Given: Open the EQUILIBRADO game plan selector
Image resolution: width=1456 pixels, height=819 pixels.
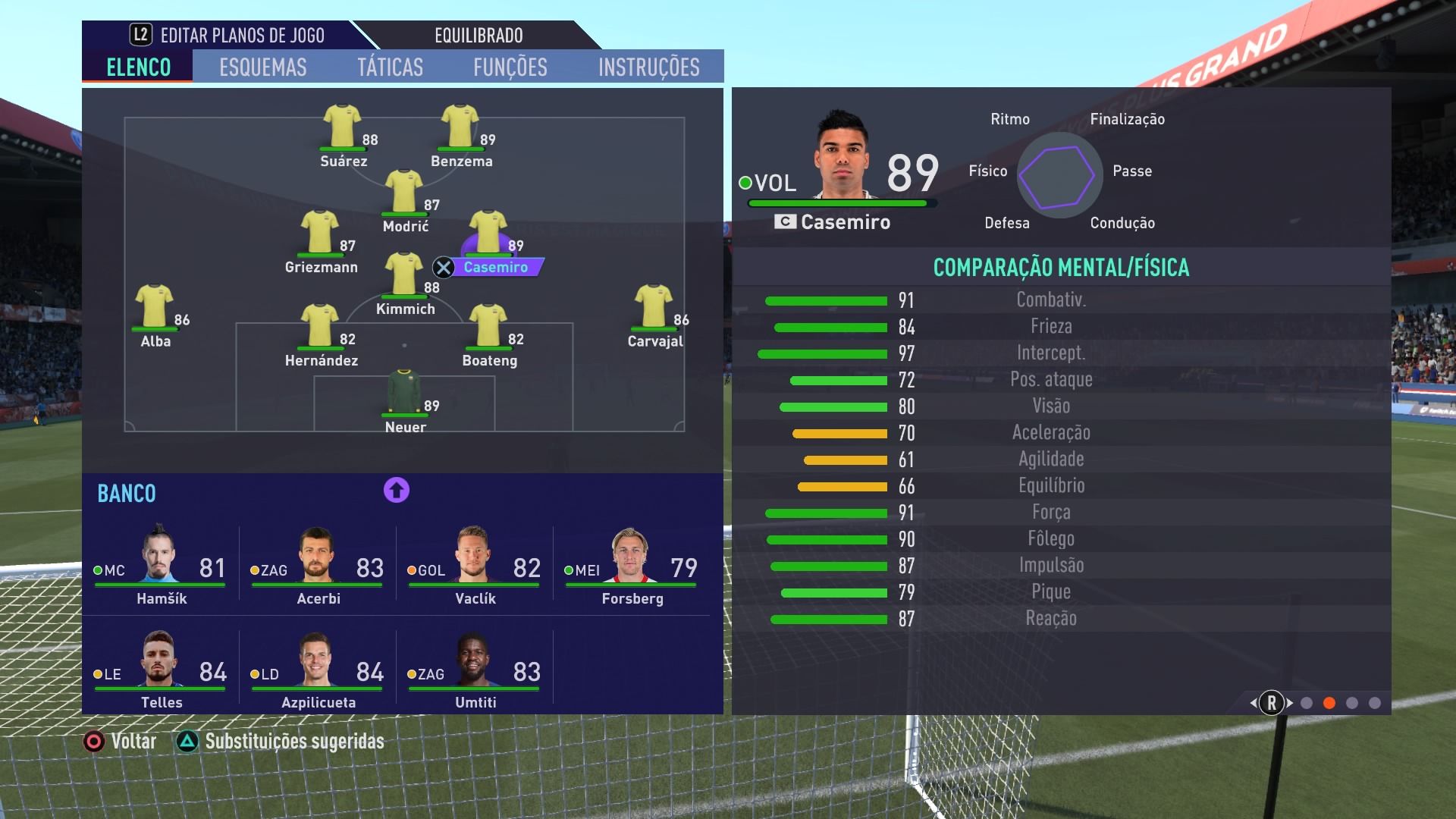Looking at the screenshot, I should [x=477, y=35].
